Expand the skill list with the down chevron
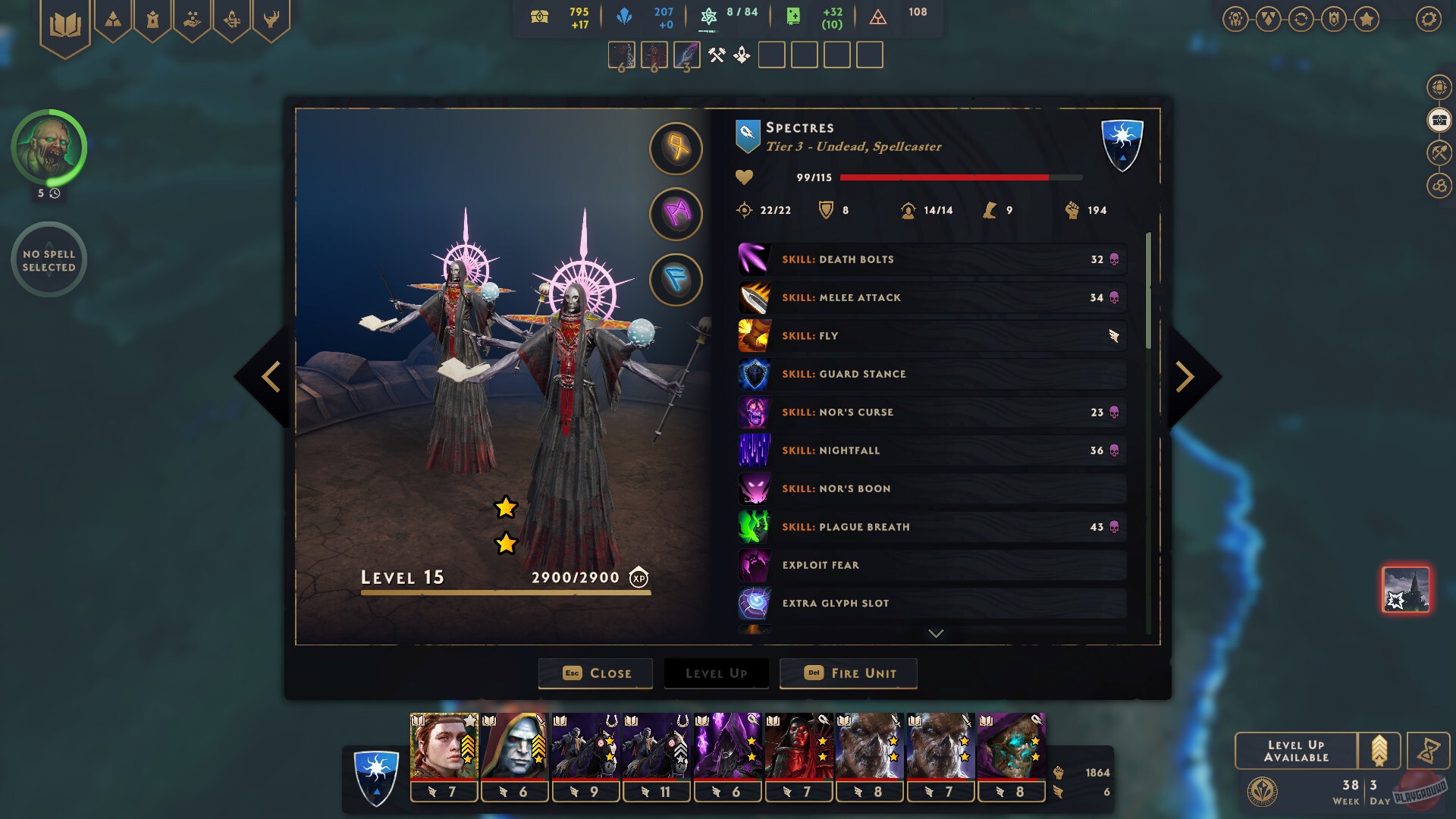This screenshot has height=819, width=1456. click(x=935, y=632)
